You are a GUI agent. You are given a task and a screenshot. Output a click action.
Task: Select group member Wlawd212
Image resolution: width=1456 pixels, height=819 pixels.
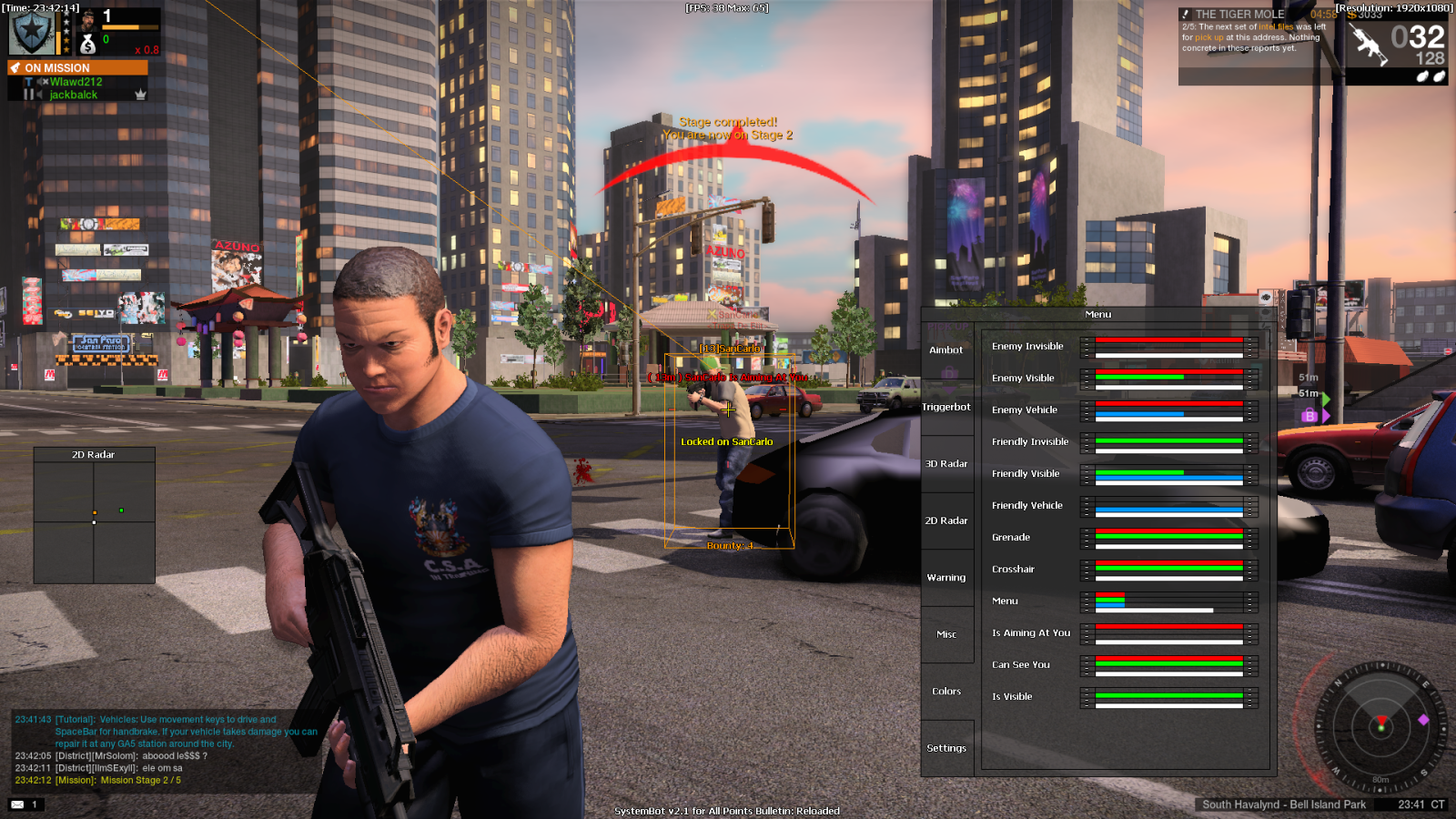[76, 82]
